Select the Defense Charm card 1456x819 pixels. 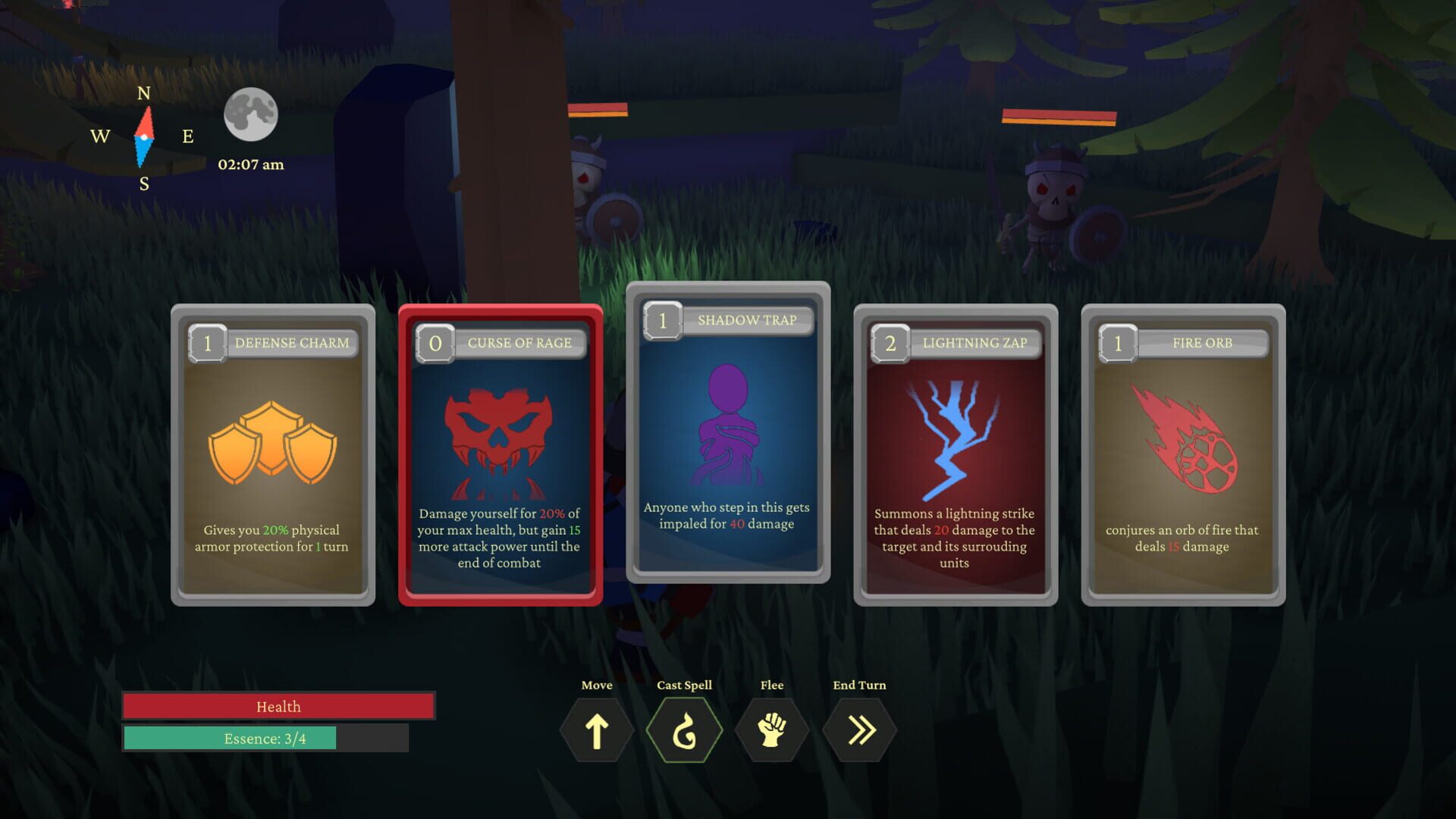[x=271, y=455]
